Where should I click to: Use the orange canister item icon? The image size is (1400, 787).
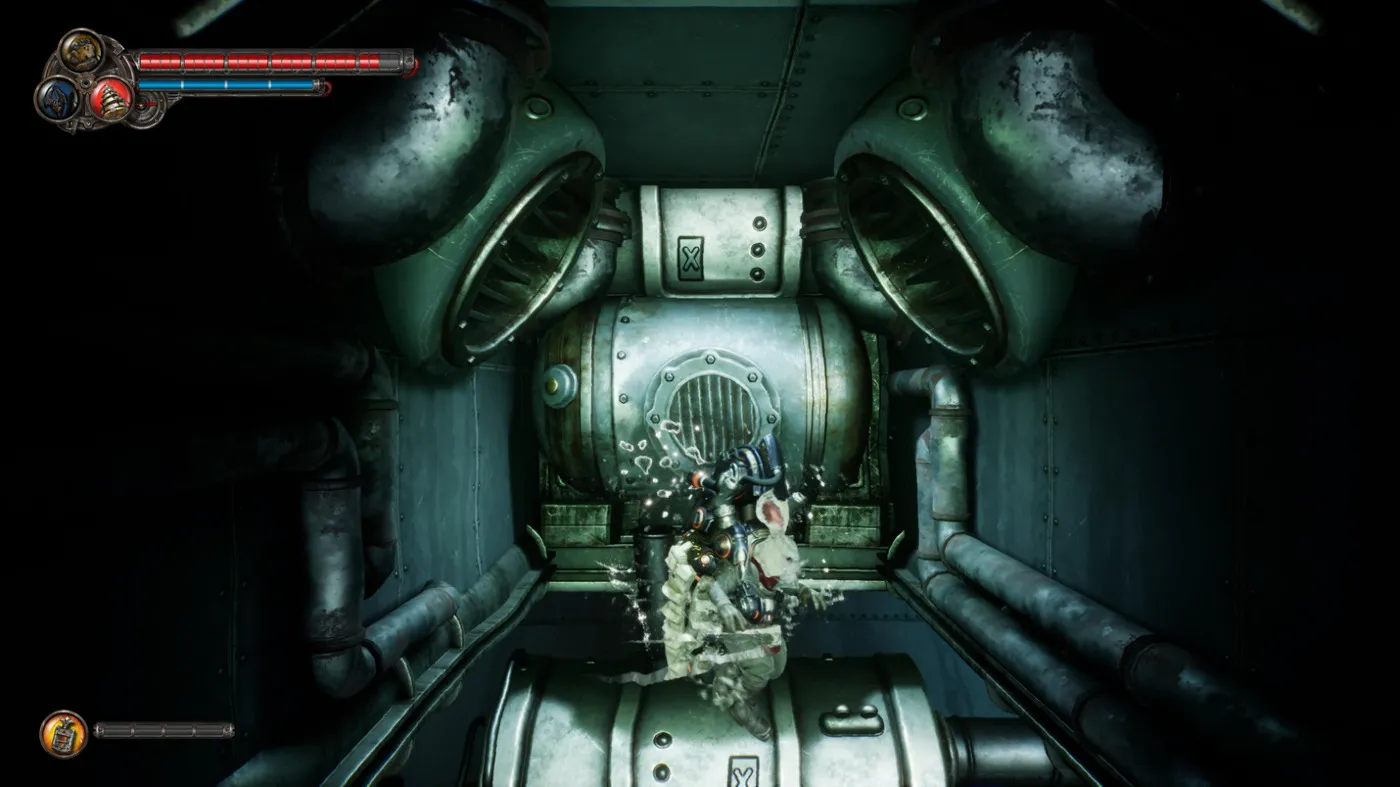tap(63, 733)
